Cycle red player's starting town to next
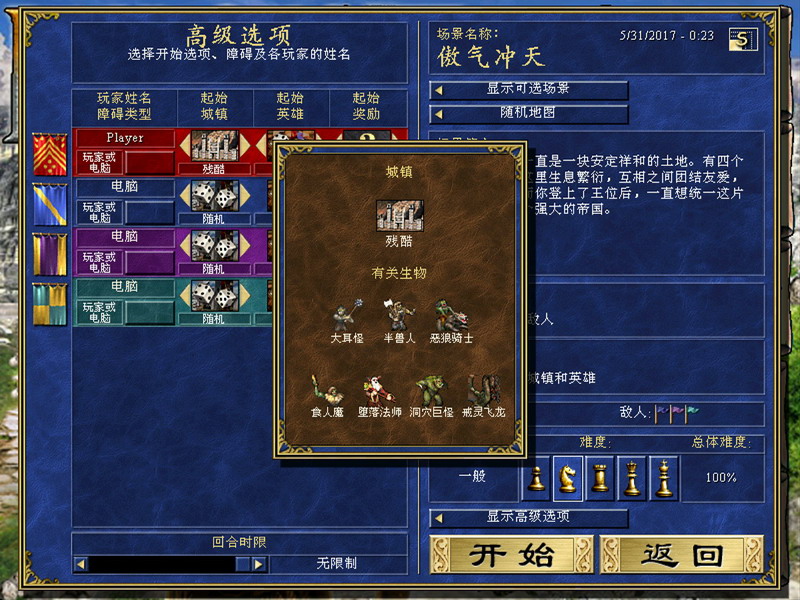800x600 pixels. (246, 146)
